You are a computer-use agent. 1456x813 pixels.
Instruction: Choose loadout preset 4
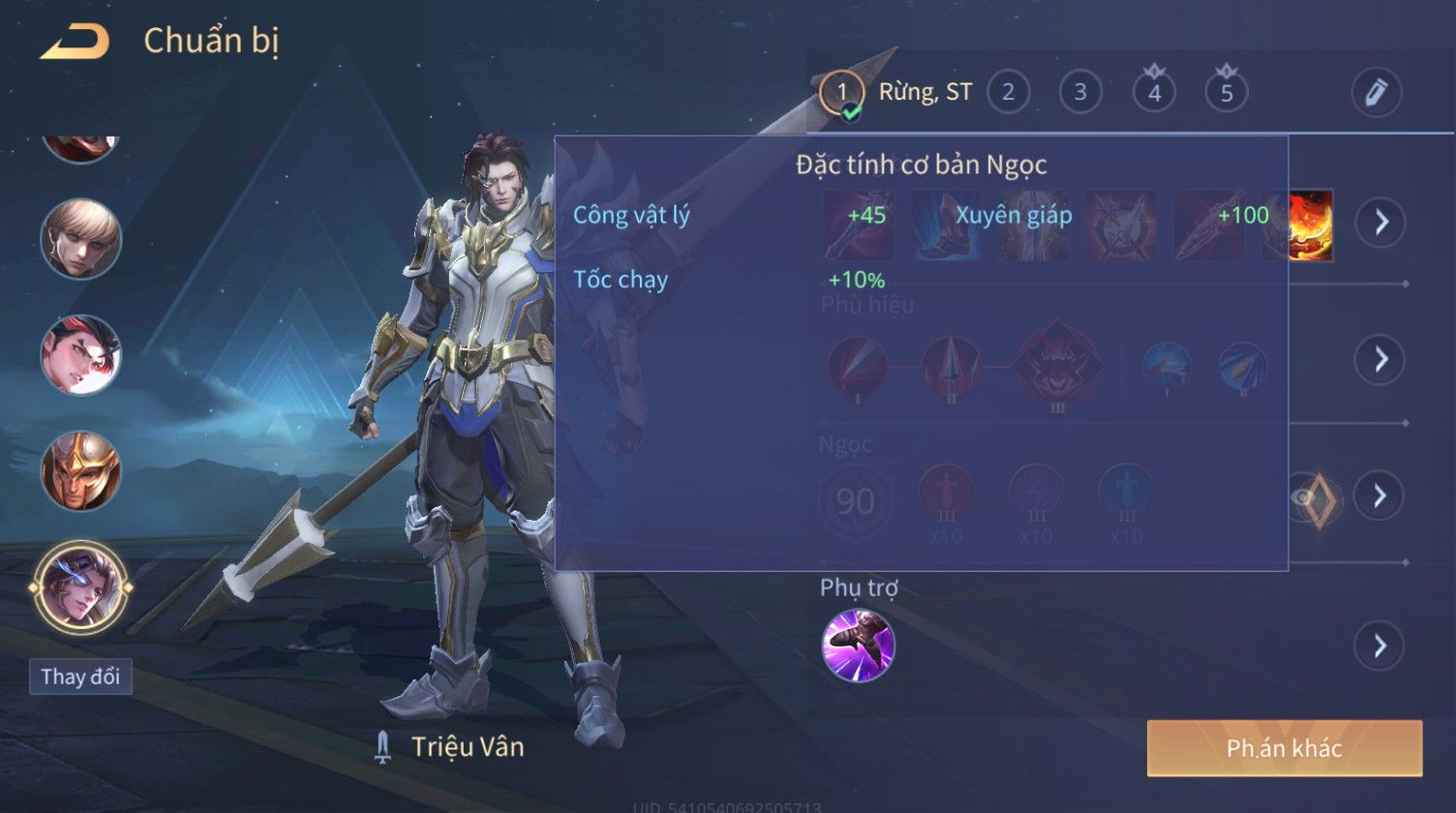(1154, 93)
